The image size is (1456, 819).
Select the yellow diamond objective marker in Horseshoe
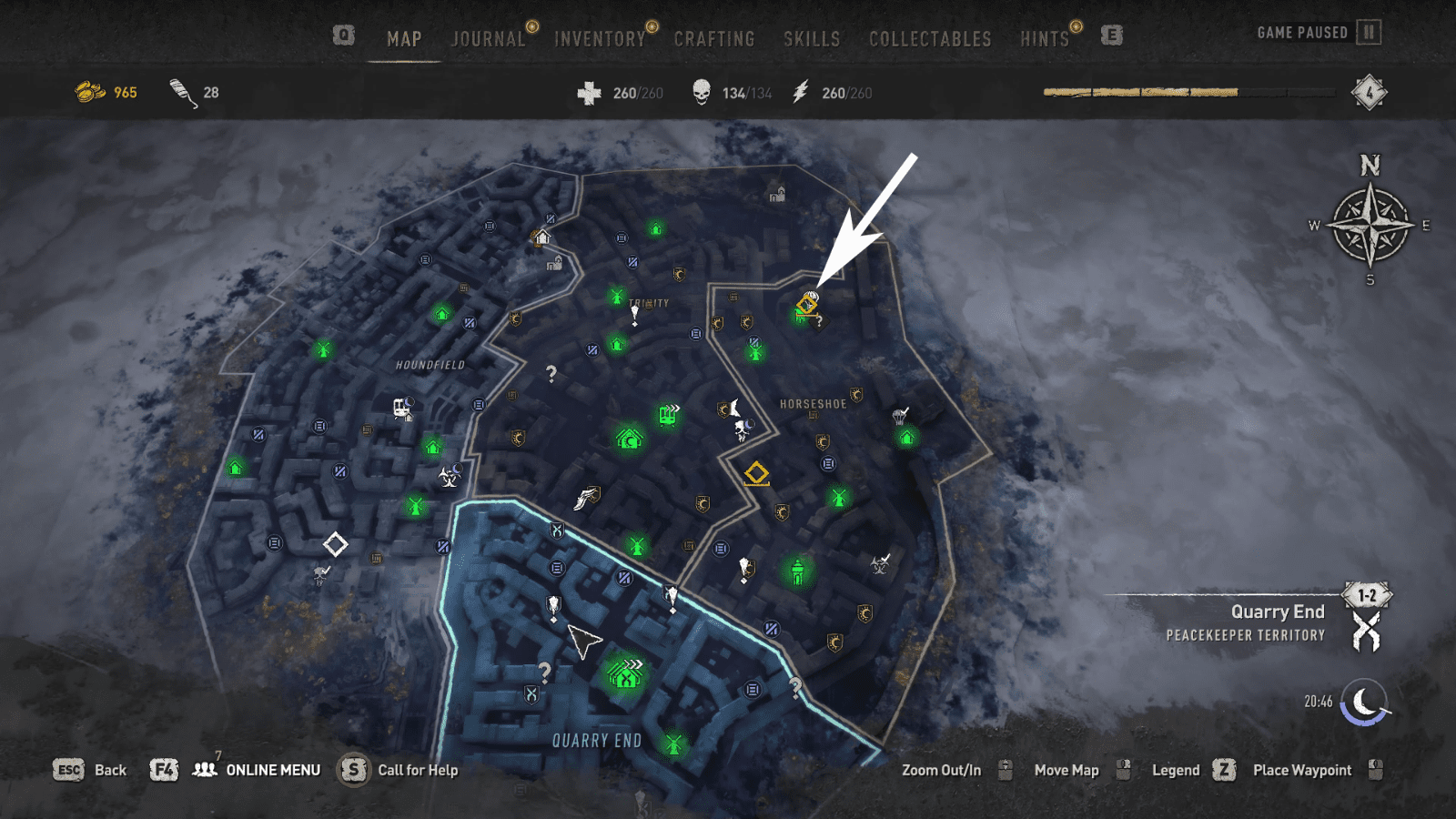(757, 472)
